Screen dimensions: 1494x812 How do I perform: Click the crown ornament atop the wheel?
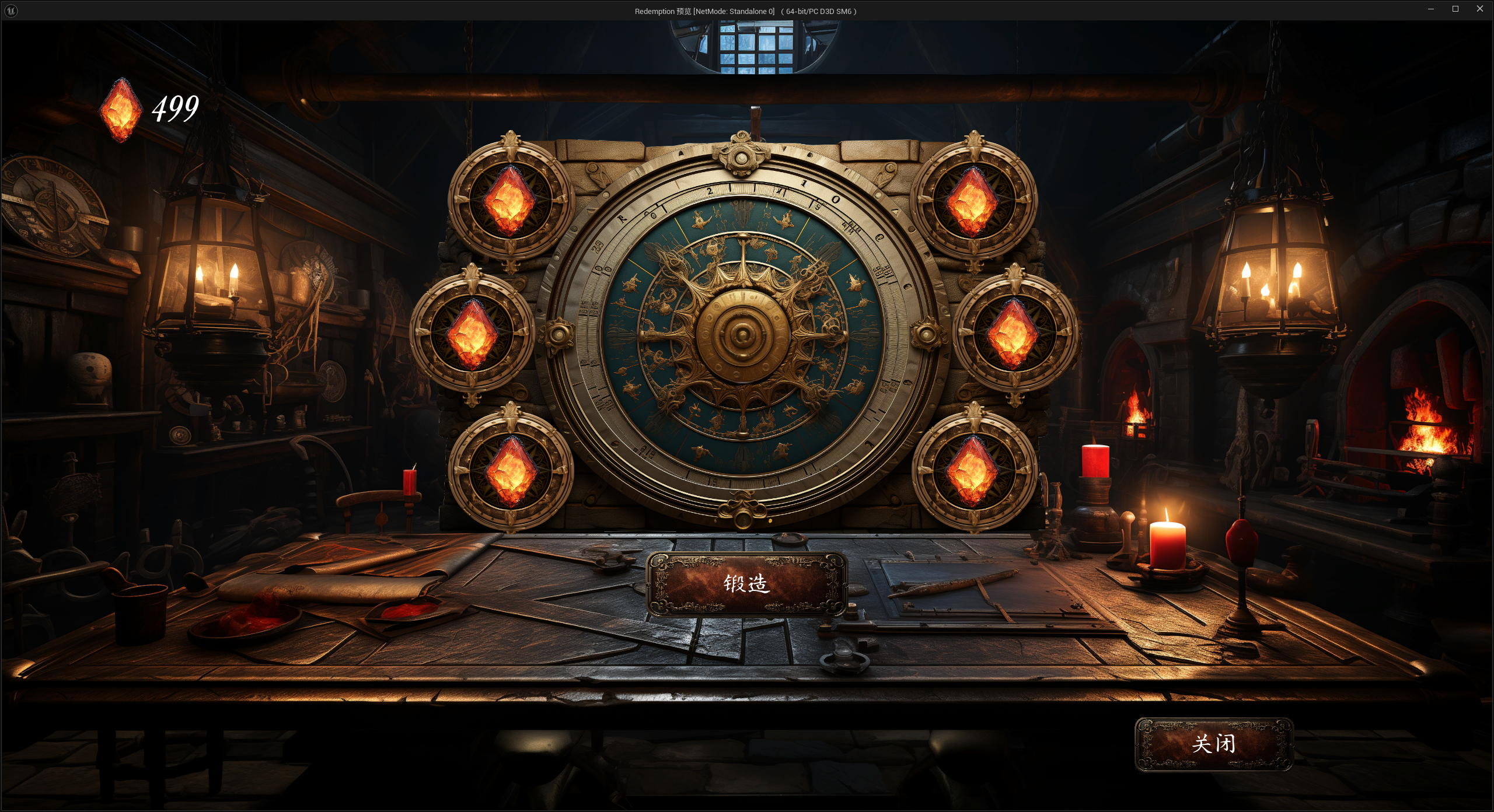[741, 156]
